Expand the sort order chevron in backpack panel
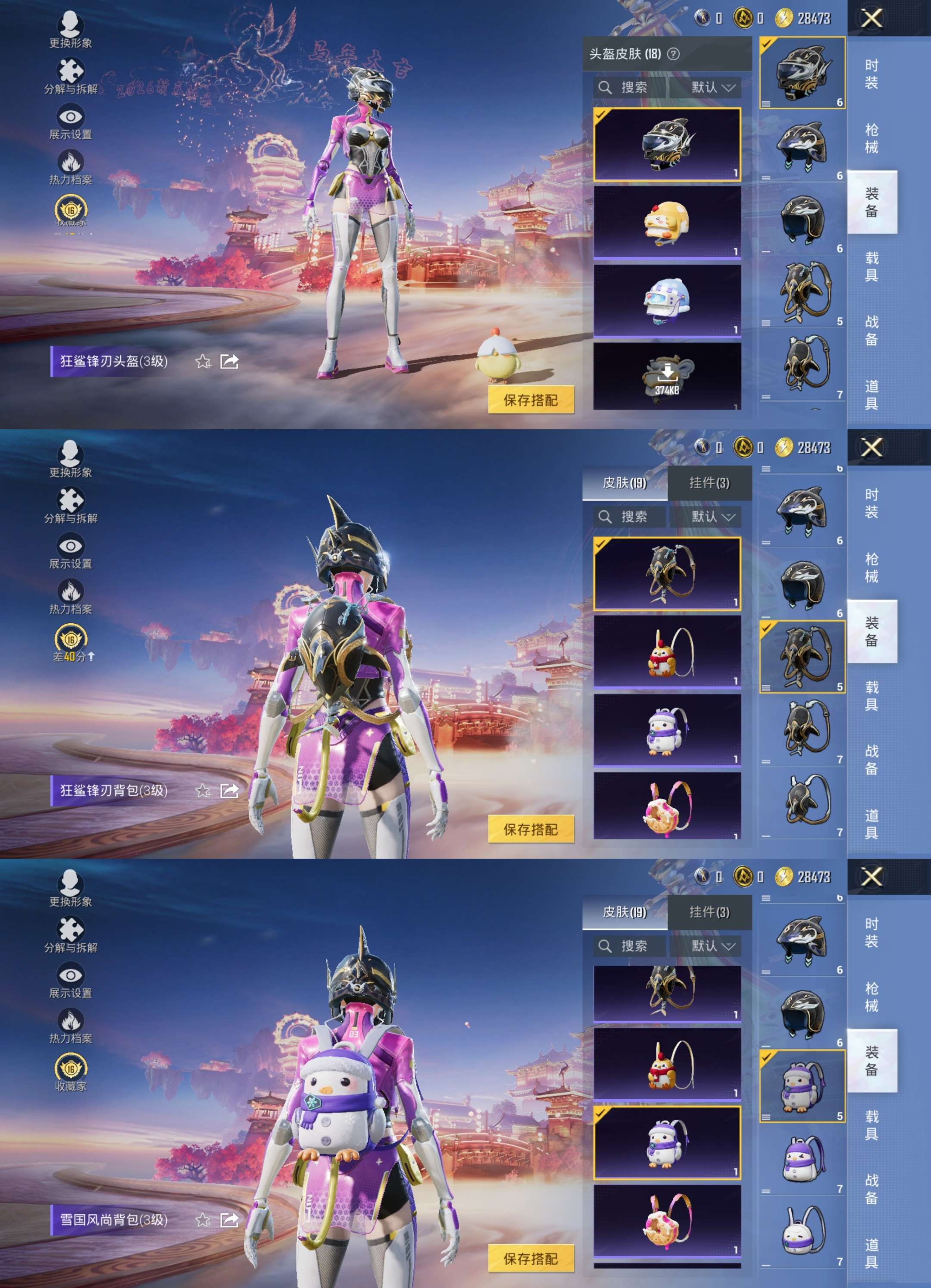Screen dimensions: 931x1288 [729, 517]
